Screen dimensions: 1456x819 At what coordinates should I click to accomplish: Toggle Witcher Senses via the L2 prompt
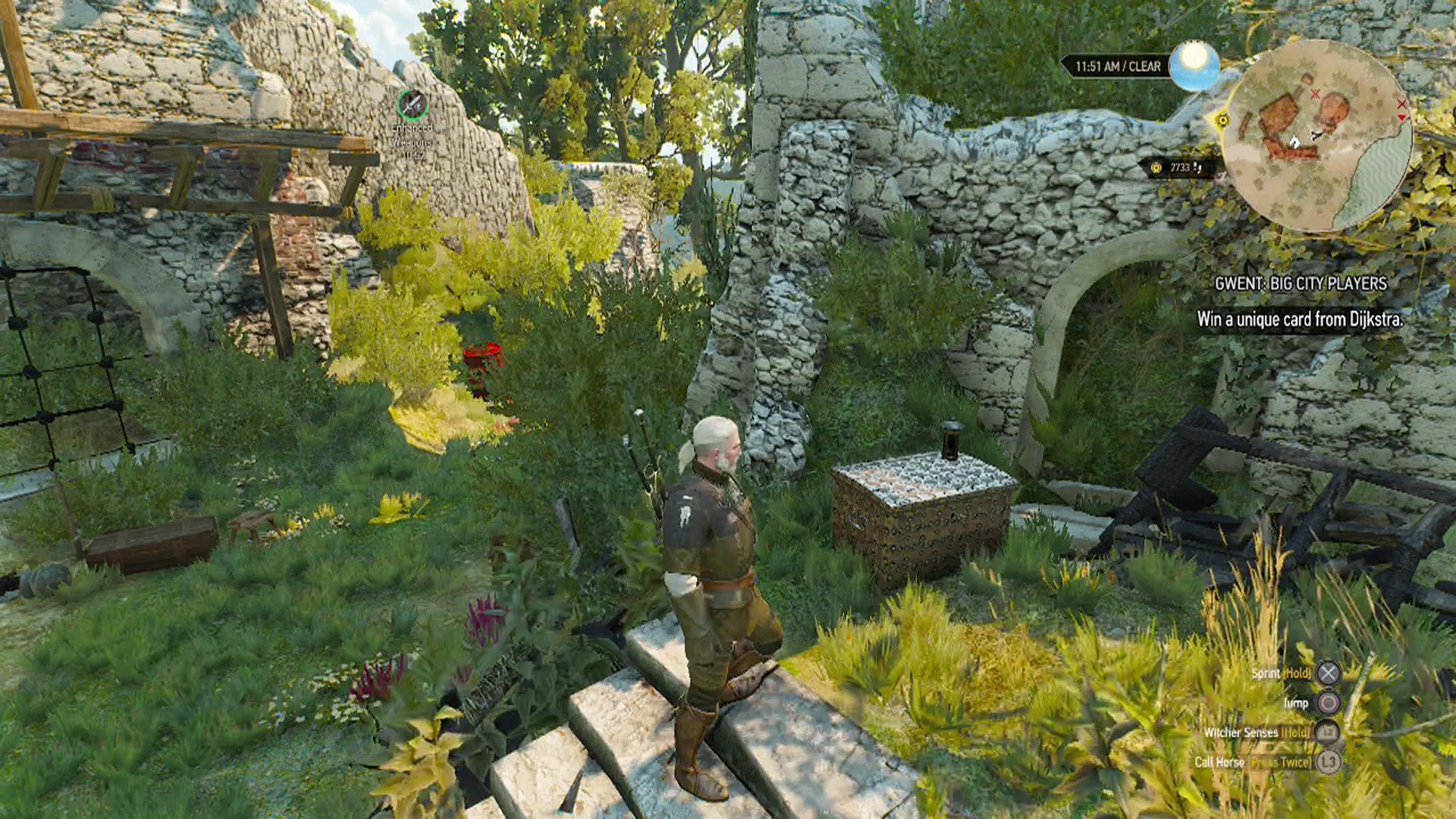tap(1329, 733)
